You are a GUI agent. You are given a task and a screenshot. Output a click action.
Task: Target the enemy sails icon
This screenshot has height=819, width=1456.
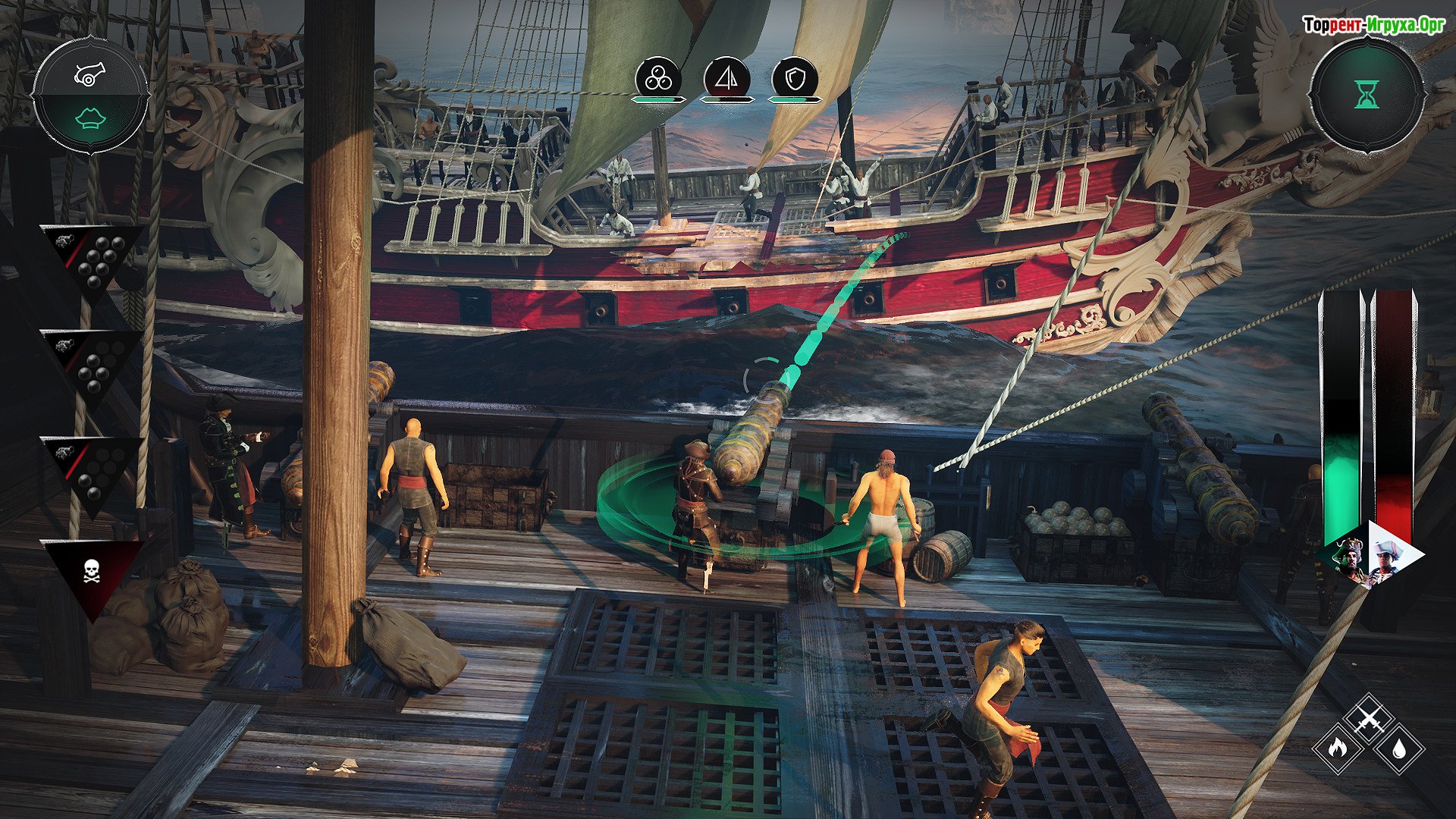coord(726,79)
